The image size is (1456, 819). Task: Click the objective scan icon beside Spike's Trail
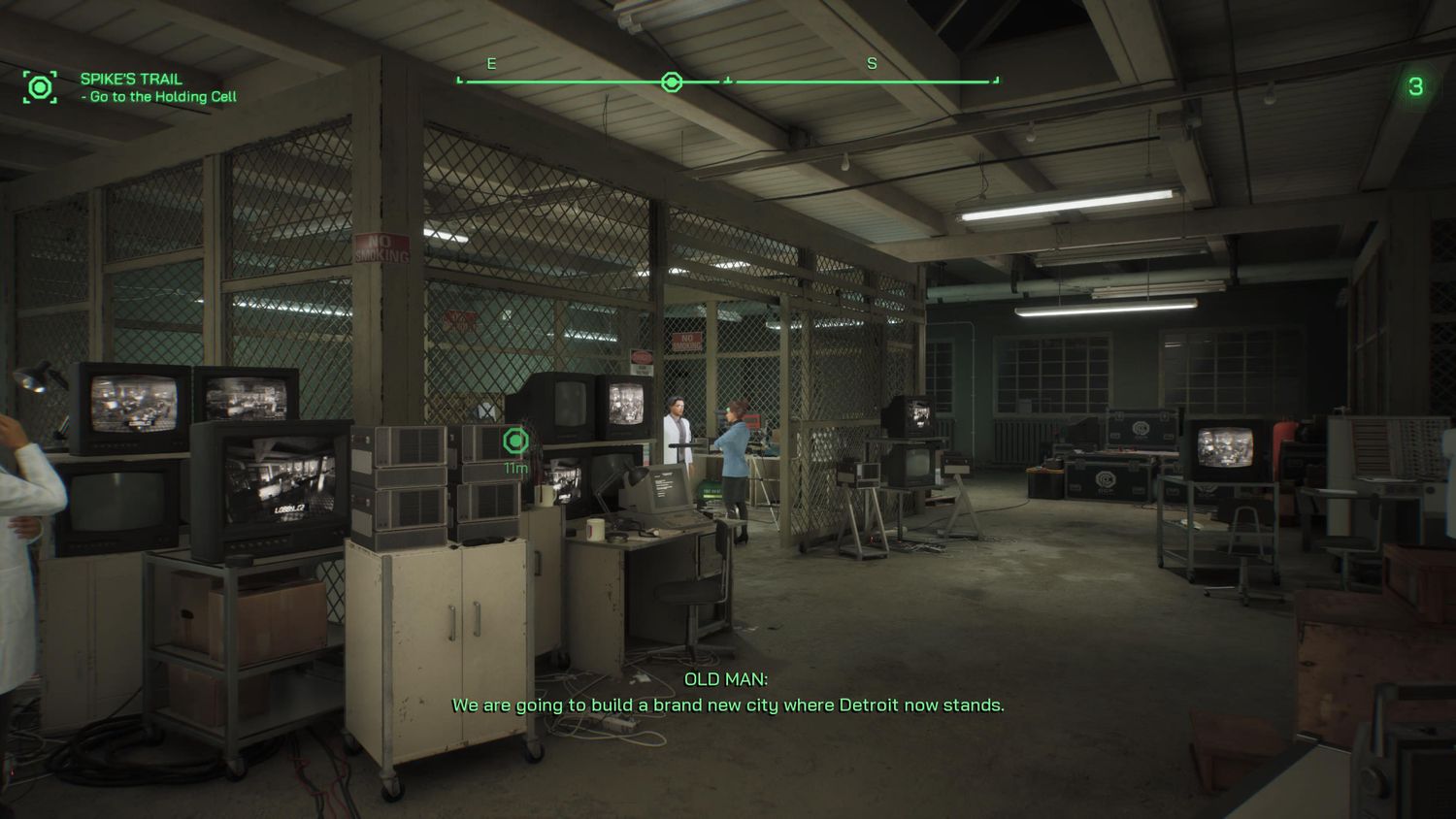click(40, 87)
